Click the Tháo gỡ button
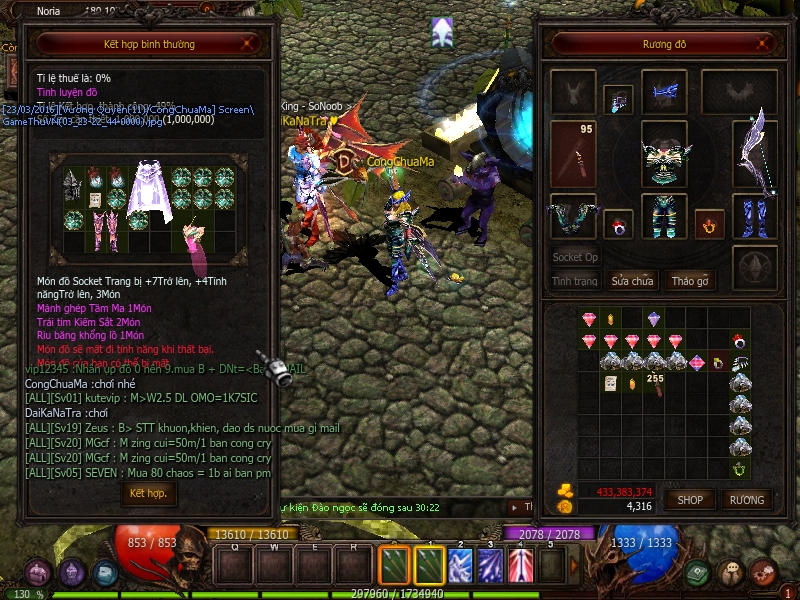 click(x=689, y=281)
